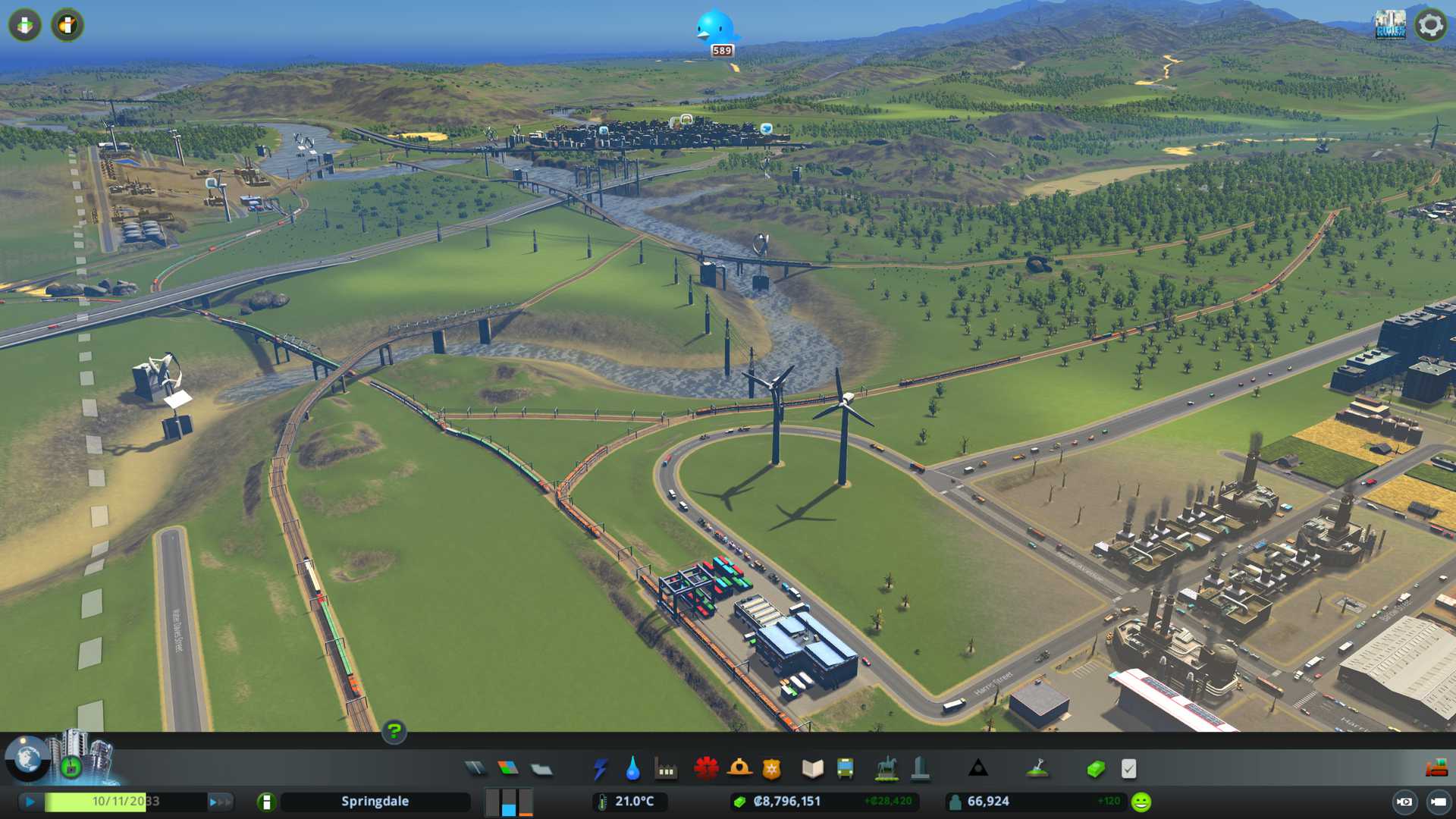Select the Electricity lightning bolt menu
This screenshot has height=819, width=1456.
coord(601,769)
